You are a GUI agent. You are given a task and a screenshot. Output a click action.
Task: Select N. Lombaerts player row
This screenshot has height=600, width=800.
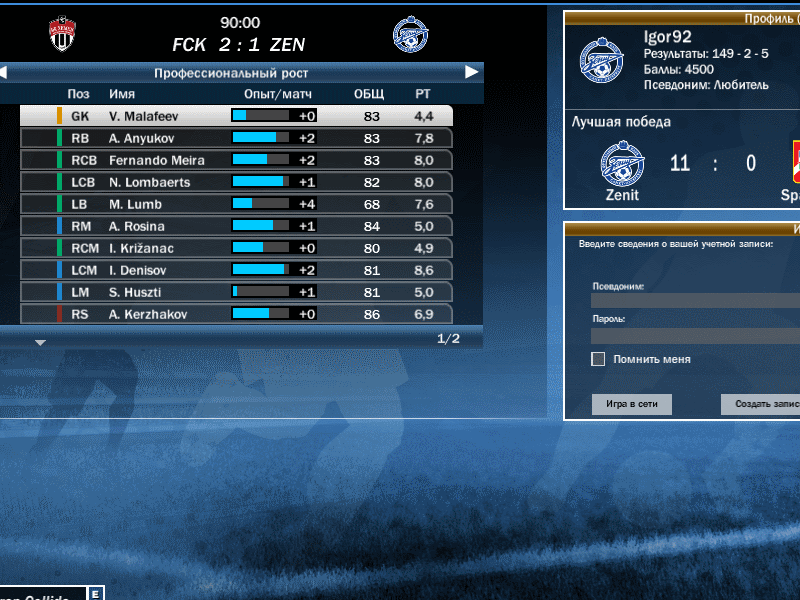[x=236, y=182]
